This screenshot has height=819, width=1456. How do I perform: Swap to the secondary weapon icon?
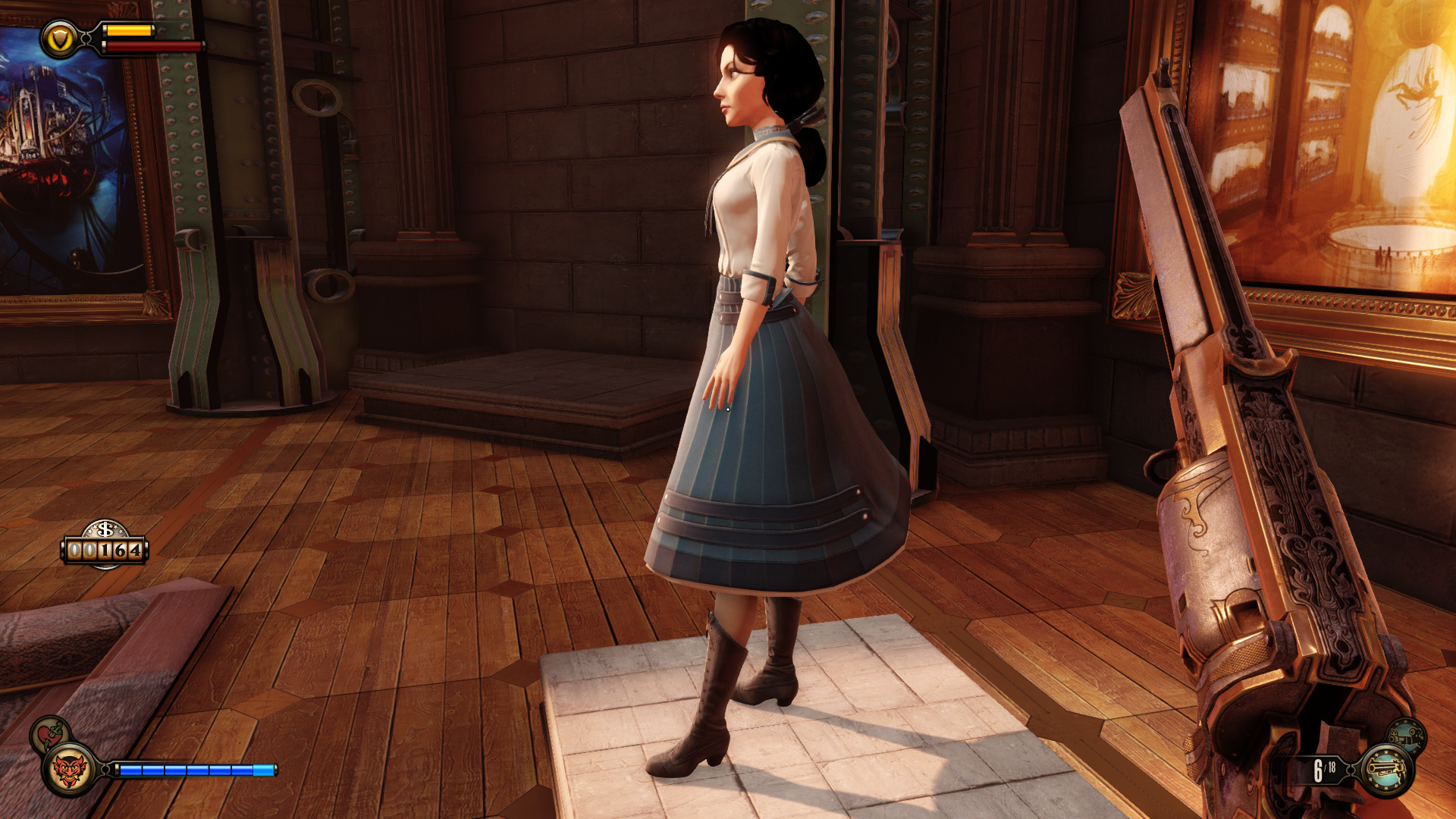pos(1407,734)
